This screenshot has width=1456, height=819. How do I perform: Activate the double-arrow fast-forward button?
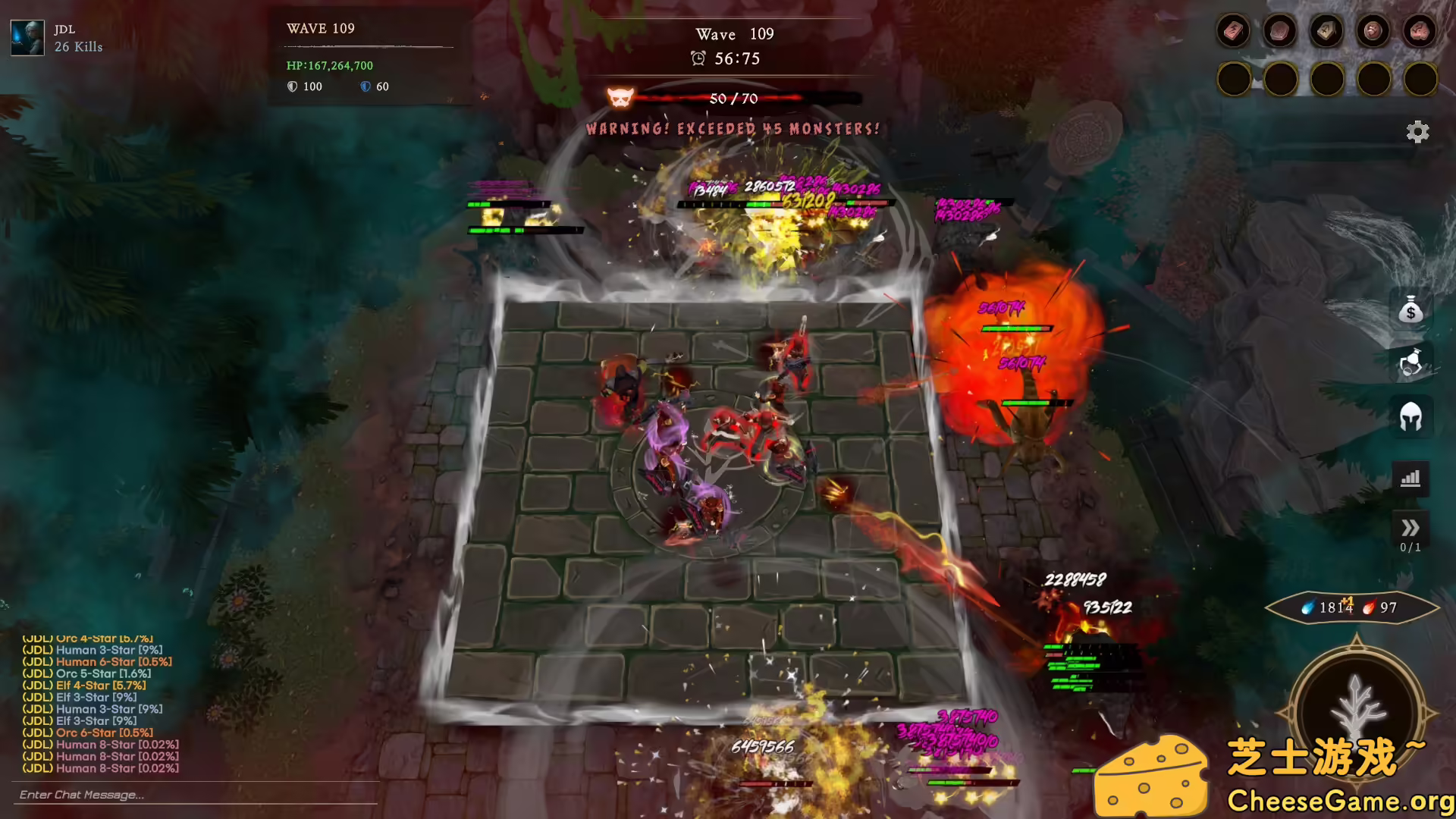(x=1410, y=528)
